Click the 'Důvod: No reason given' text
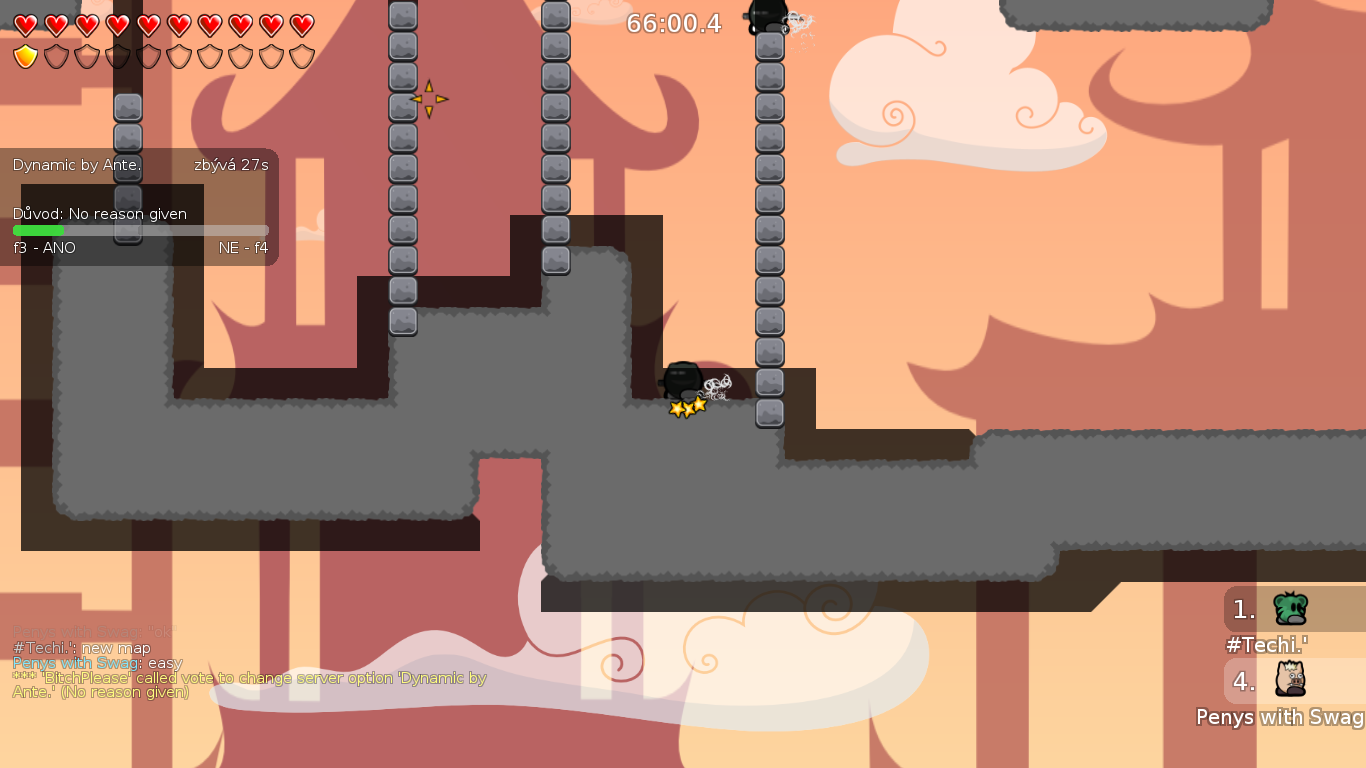Image resolution: width=1366 pixels, height=768 pixels. pos(99,214)
